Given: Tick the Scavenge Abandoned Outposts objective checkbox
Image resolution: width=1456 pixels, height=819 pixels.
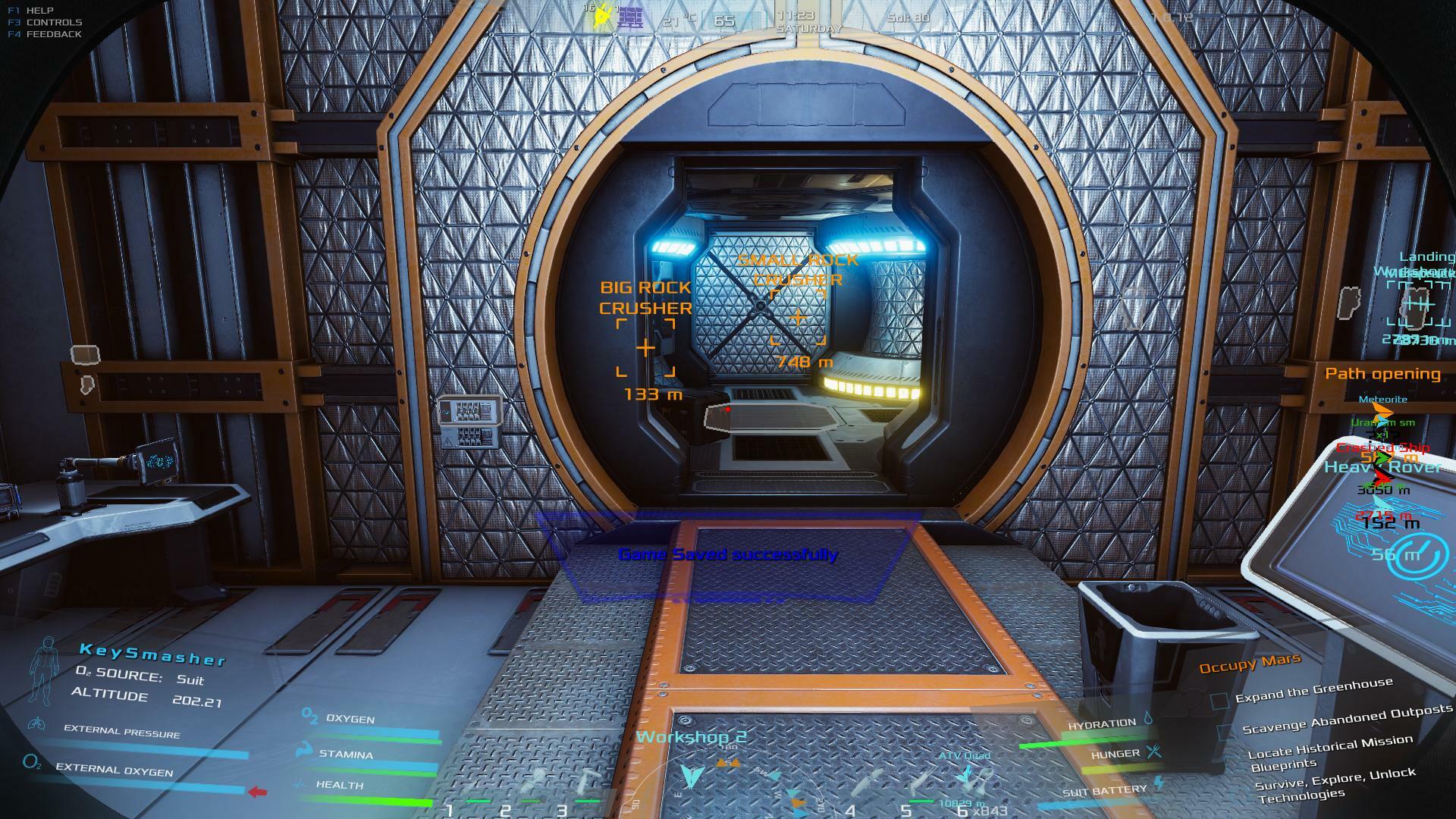Looking at the screenshot, I should (x=1225, y=733).
